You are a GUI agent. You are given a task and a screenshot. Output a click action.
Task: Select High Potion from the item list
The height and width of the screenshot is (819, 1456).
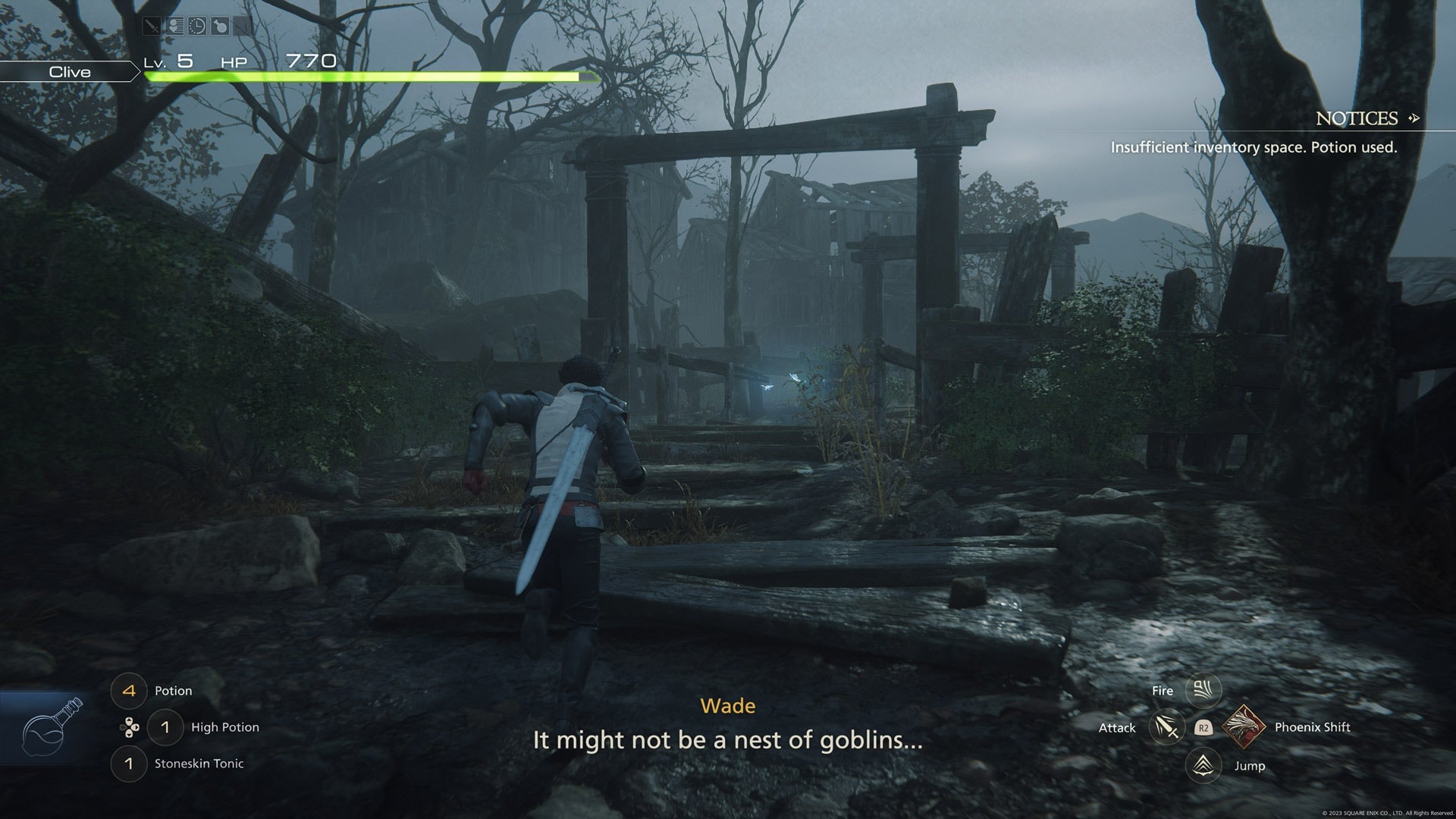(x=225, y=727)
